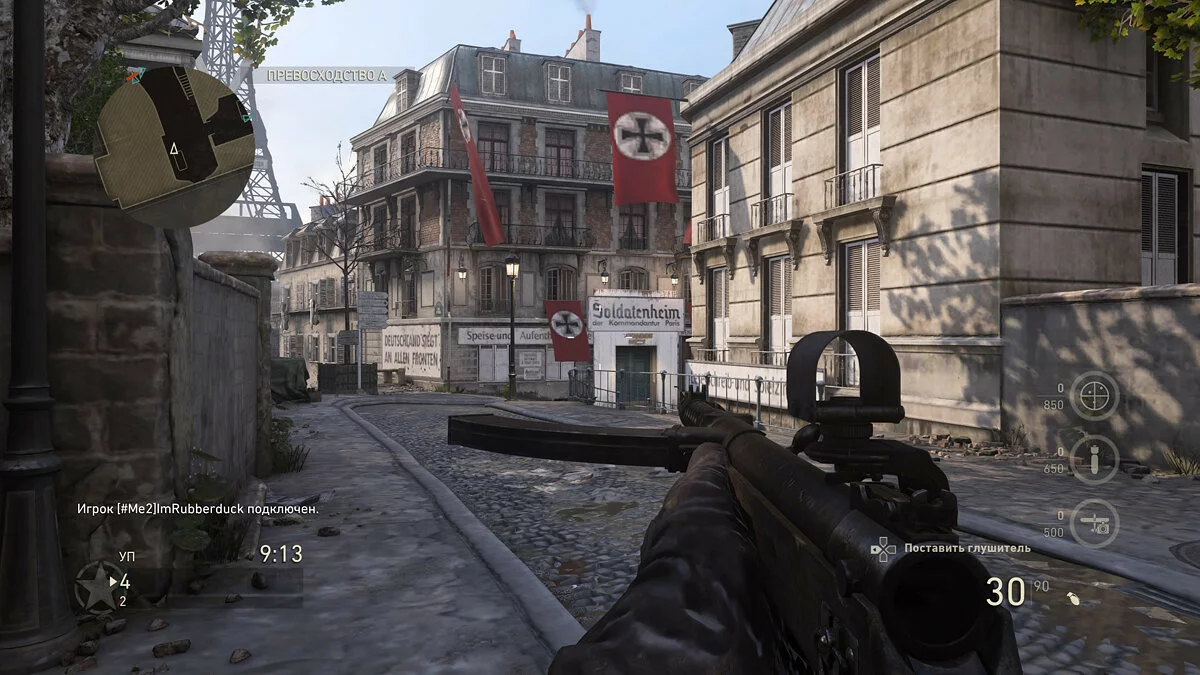
Task: Click the circular minimap
Action: [175, 147]
